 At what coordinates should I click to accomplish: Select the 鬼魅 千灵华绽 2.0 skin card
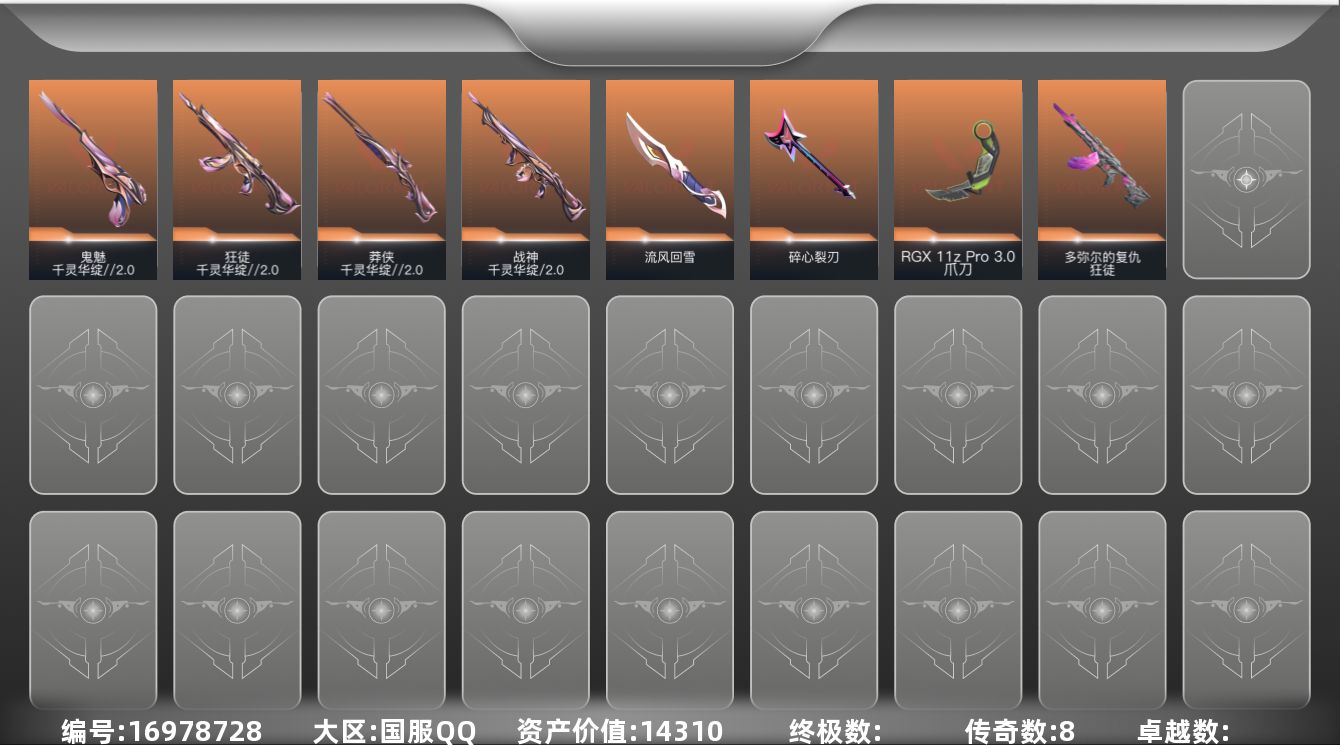tap(93, 178)
